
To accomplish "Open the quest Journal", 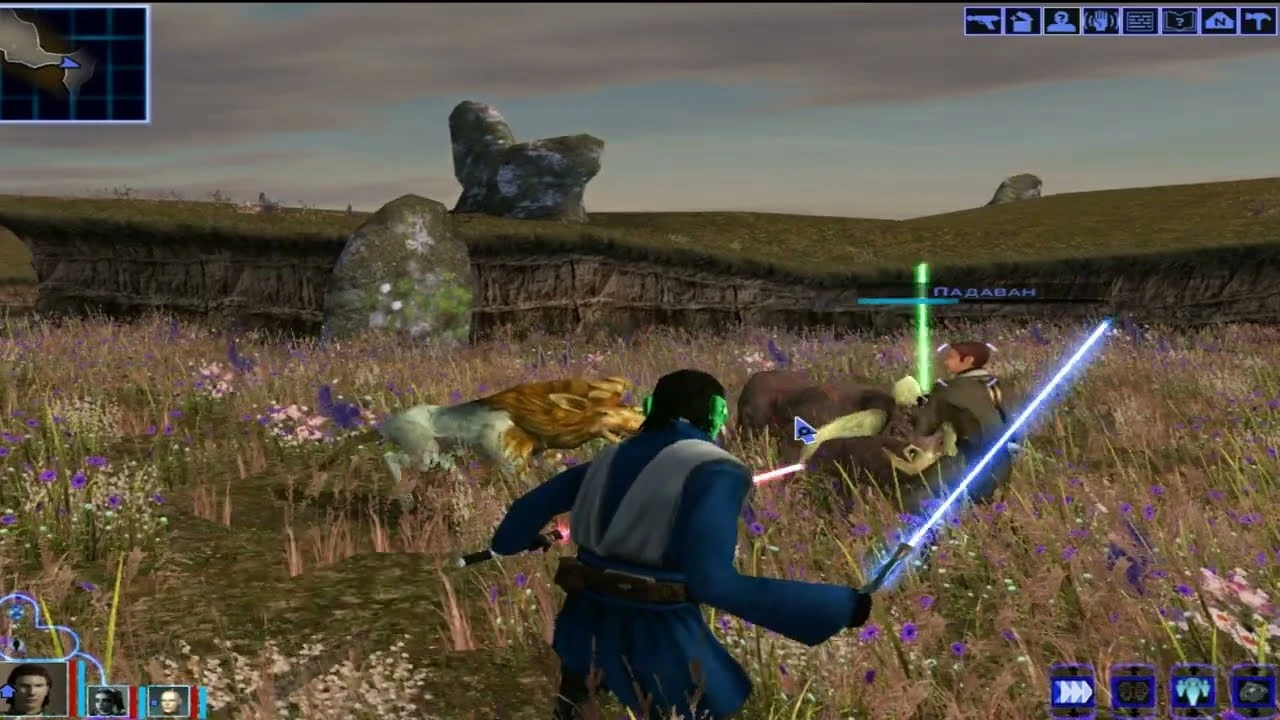I will pos(1179,22).
